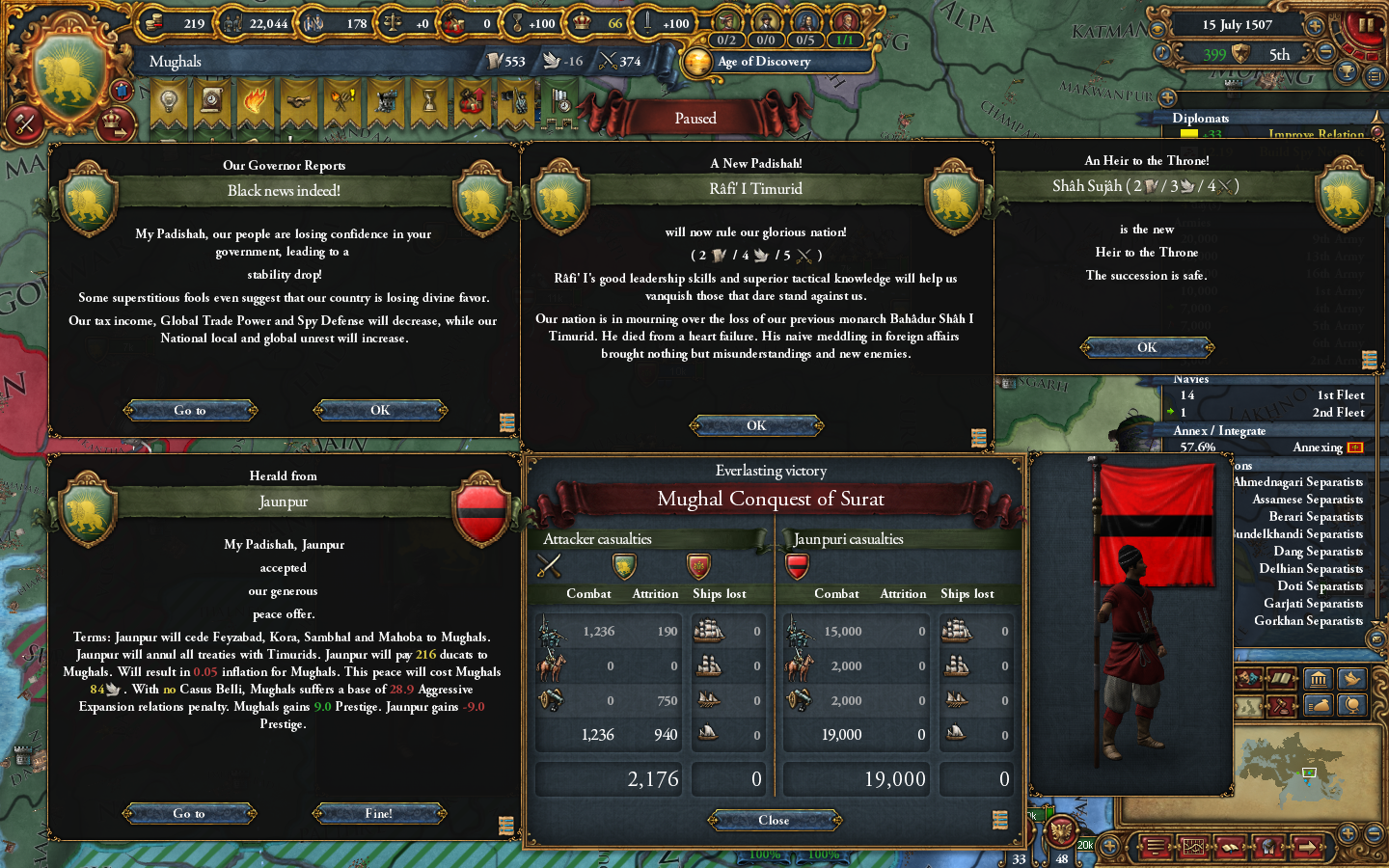The image size is (1389, 868).
Task: Unpause by clicking the Paused banner
Action: 695,117
